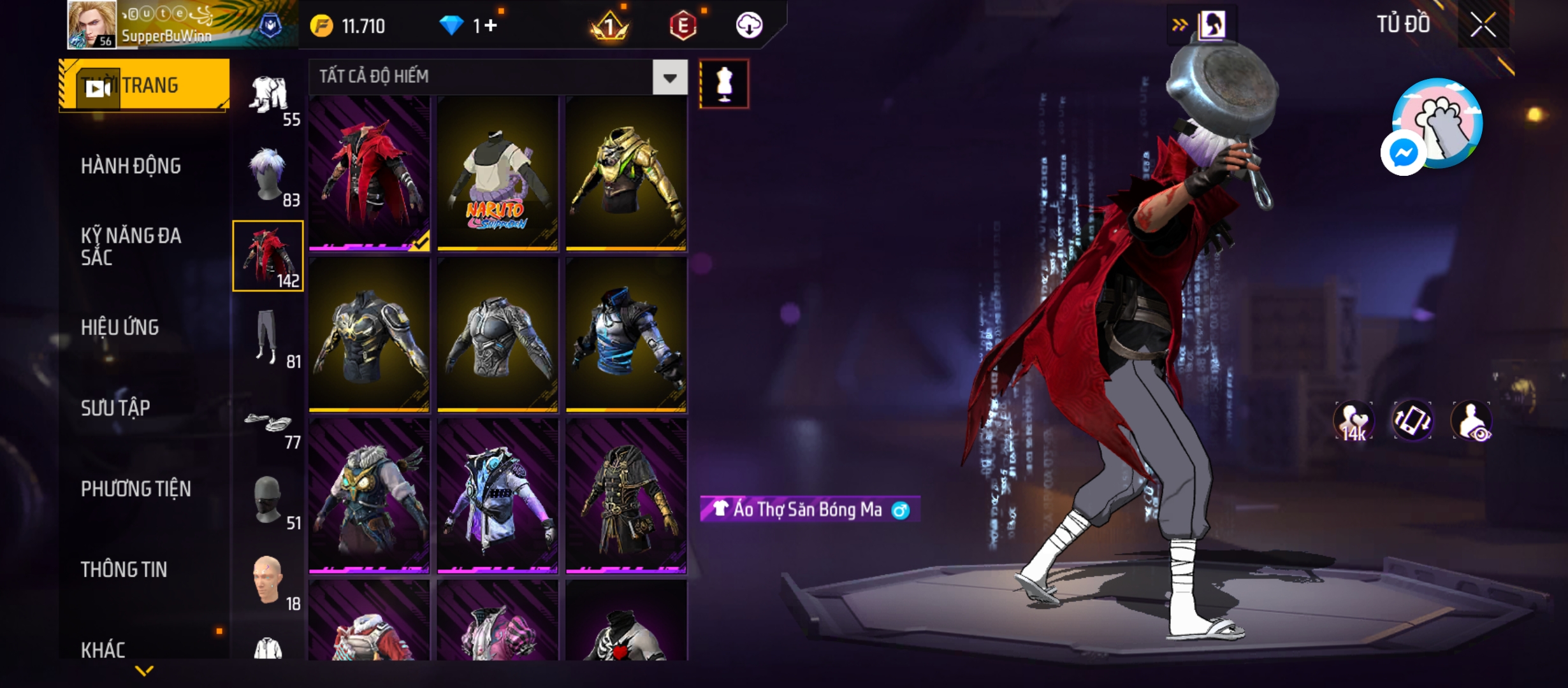This screenshot has width=1568, height=688.
Task: Switch to Kỹ Năng Đa Sắc section
Action: tap(131, 247)
